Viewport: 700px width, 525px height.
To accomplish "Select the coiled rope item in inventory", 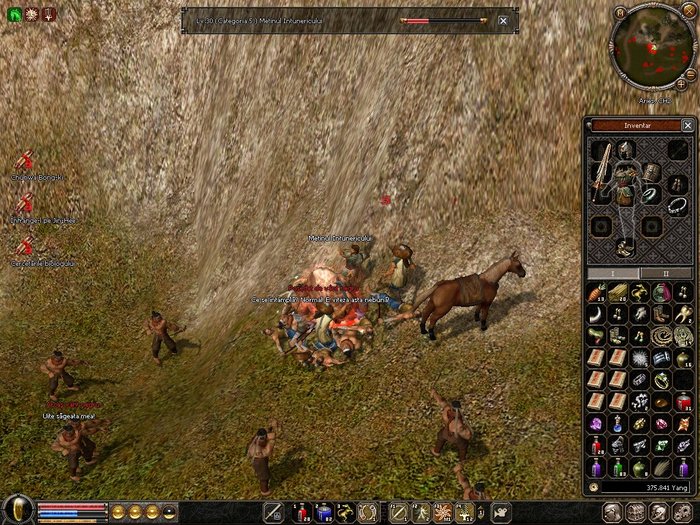I will 661,337.
